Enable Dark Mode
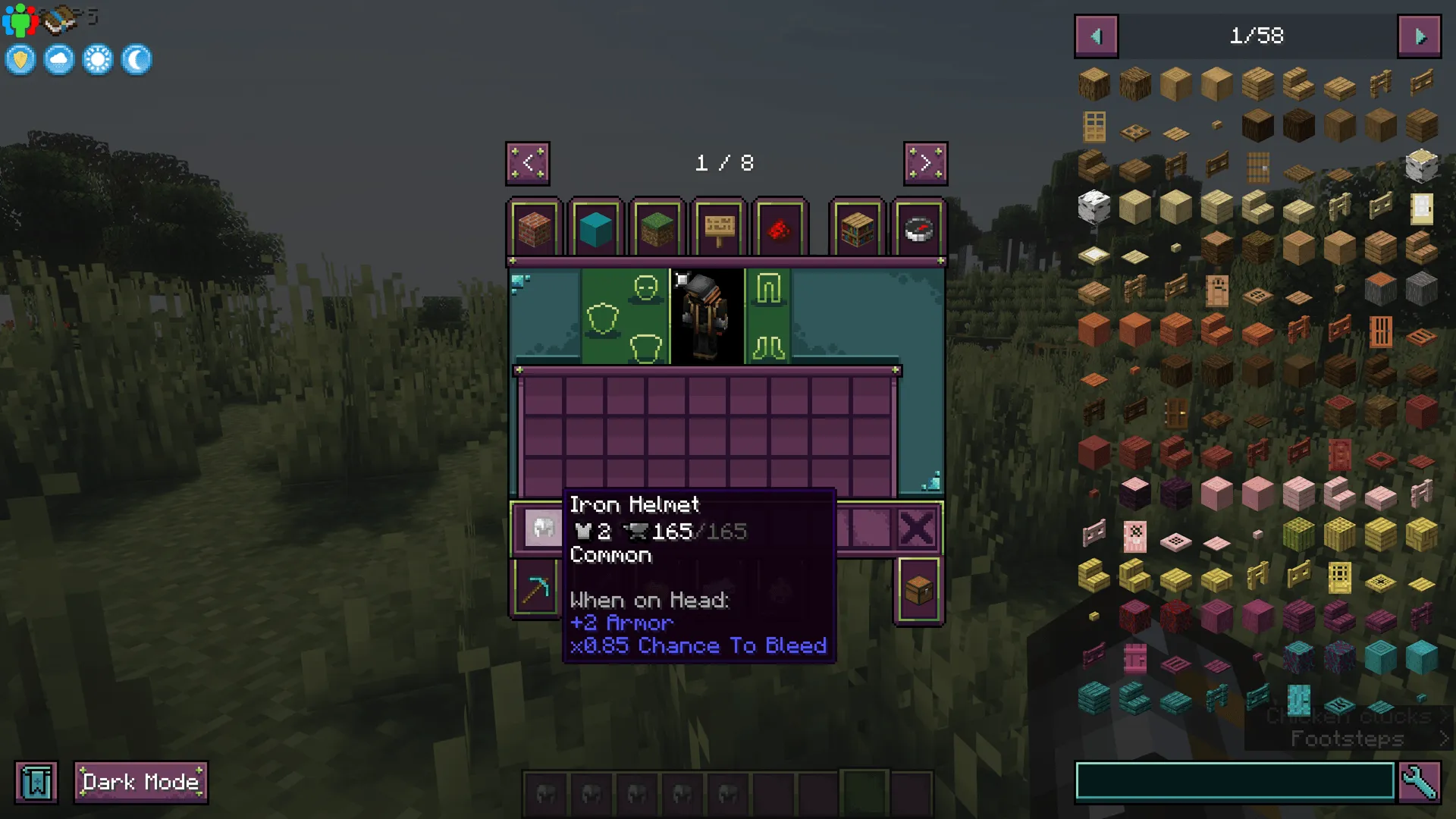Viewport: 1456px width, 819px height. [x=140, y=781]
